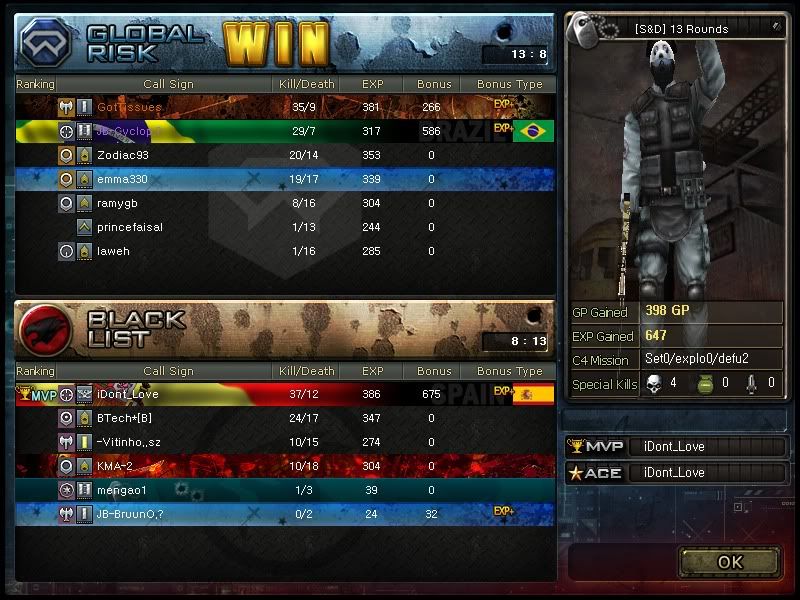Choose the Zodiac93 scoreboard row

[x=285, y=155]
